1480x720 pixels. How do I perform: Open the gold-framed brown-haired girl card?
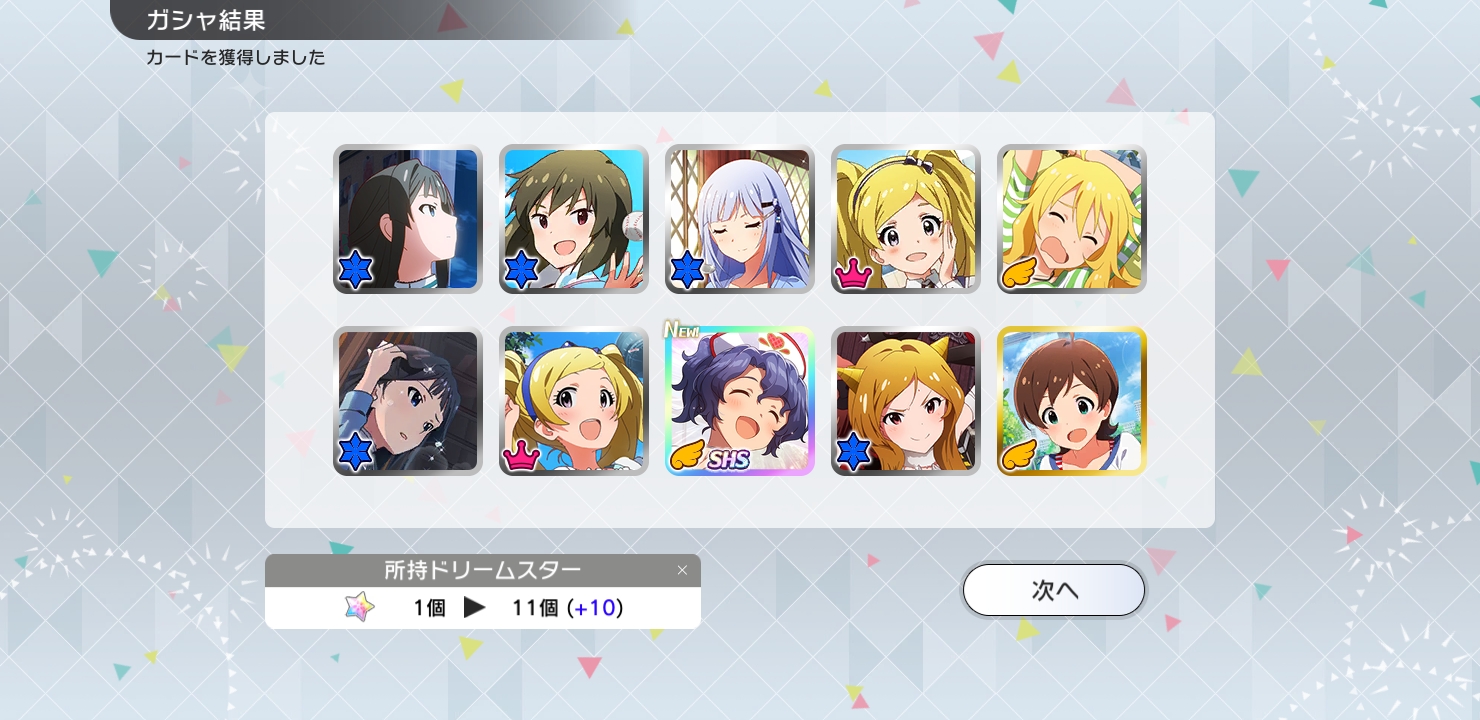pyautogui.click(x=1072, y=401)
